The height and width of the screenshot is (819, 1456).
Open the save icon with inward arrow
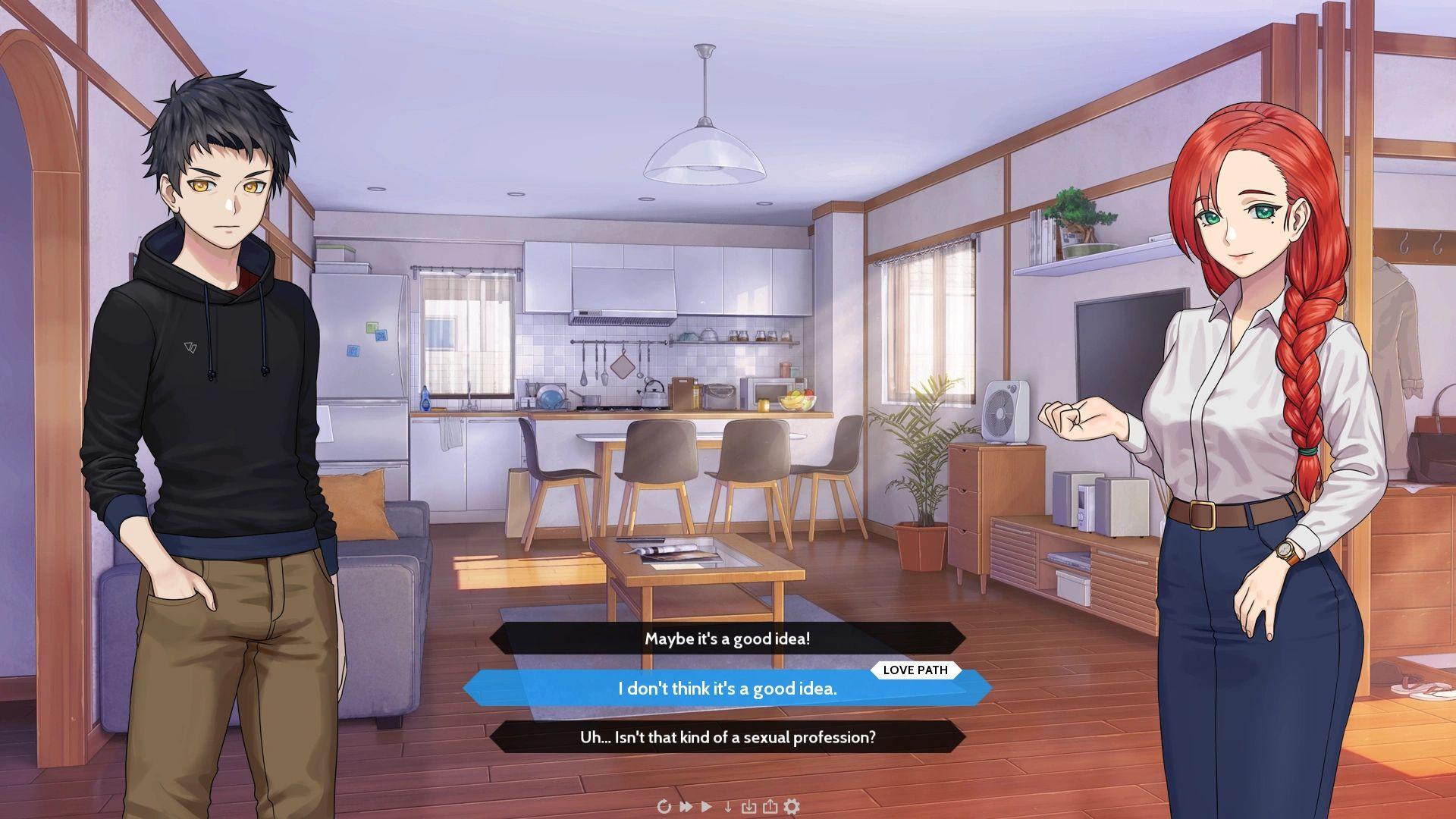(748, 806)
